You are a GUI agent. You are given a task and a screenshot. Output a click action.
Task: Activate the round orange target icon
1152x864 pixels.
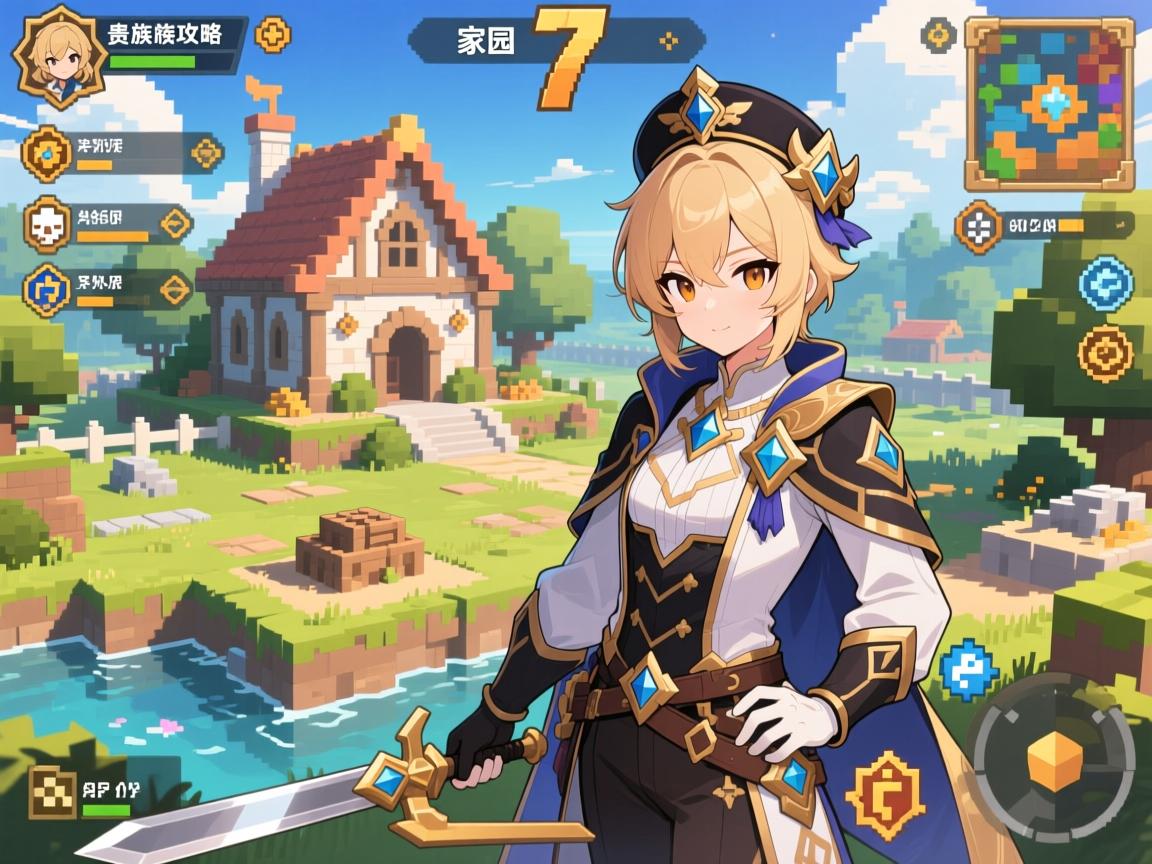[1105, 353]
